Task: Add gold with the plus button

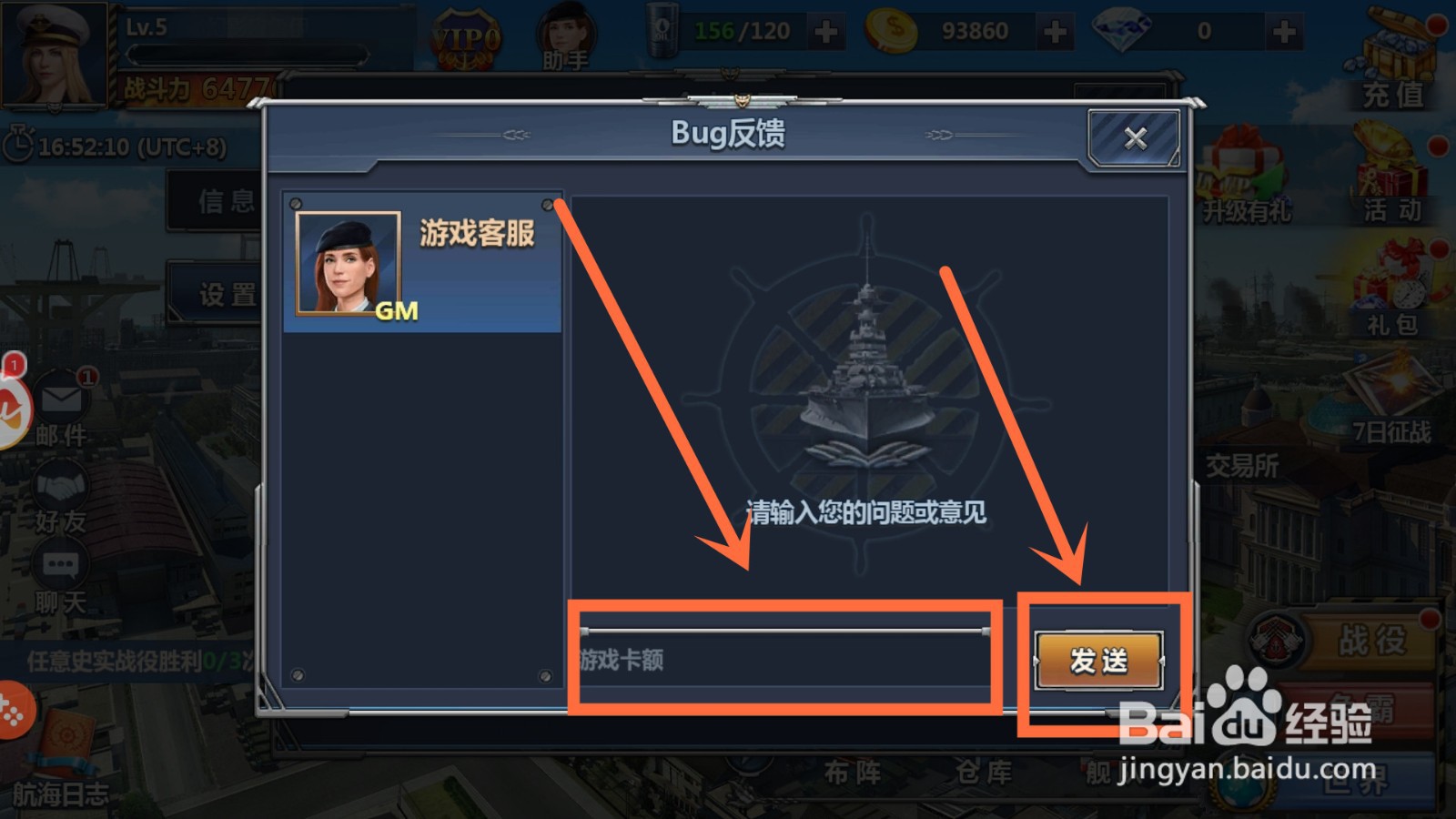Action: click(x=1054, y=30)
